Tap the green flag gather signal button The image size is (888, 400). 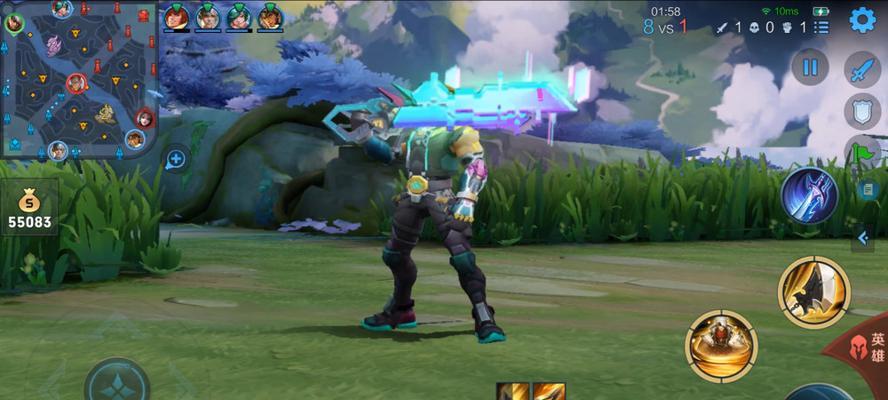tap(864, 152)
